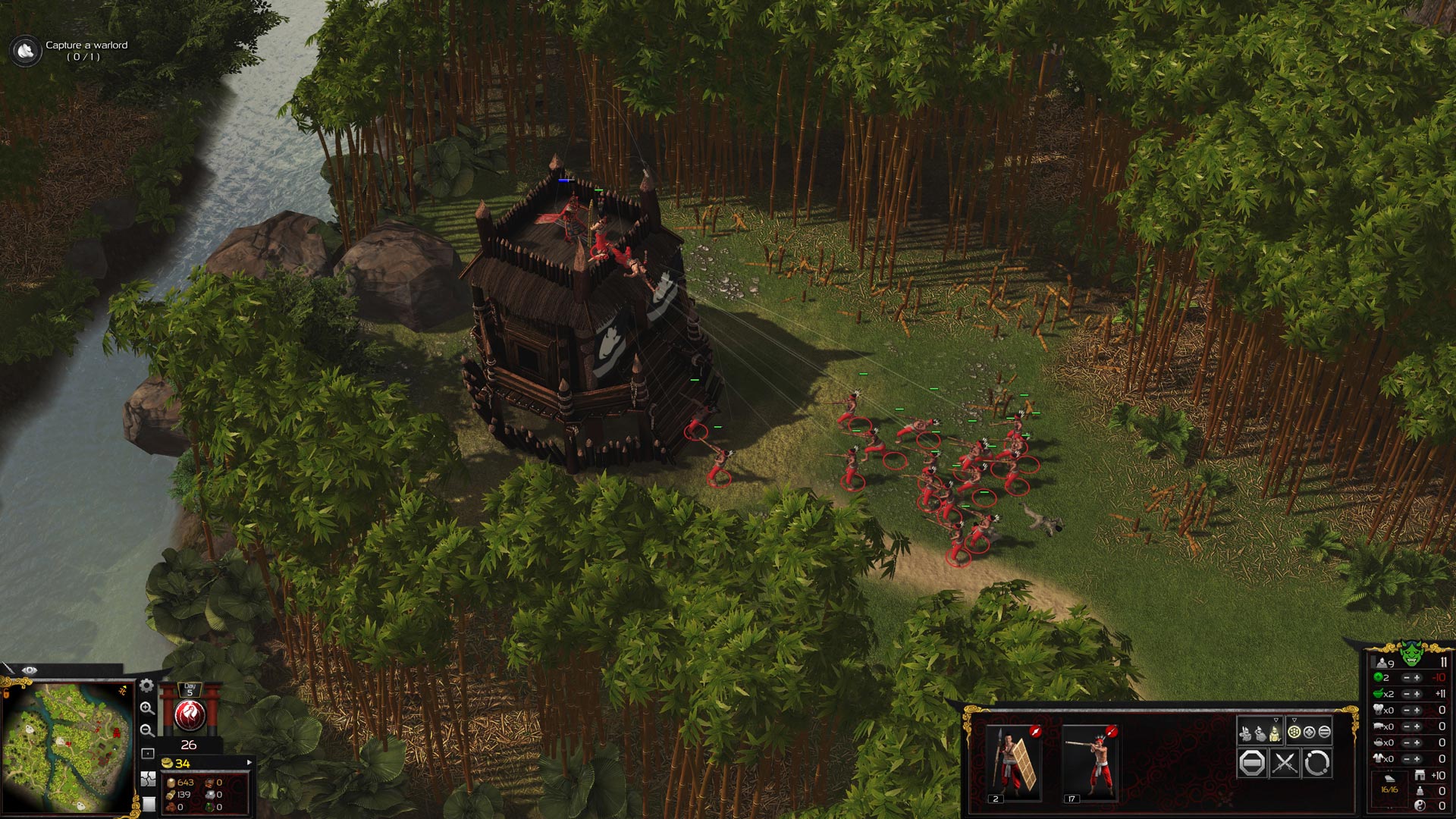1456x819 pixels.
Task: Select the spearman with shield unit card
Action: click(1013, 761)
